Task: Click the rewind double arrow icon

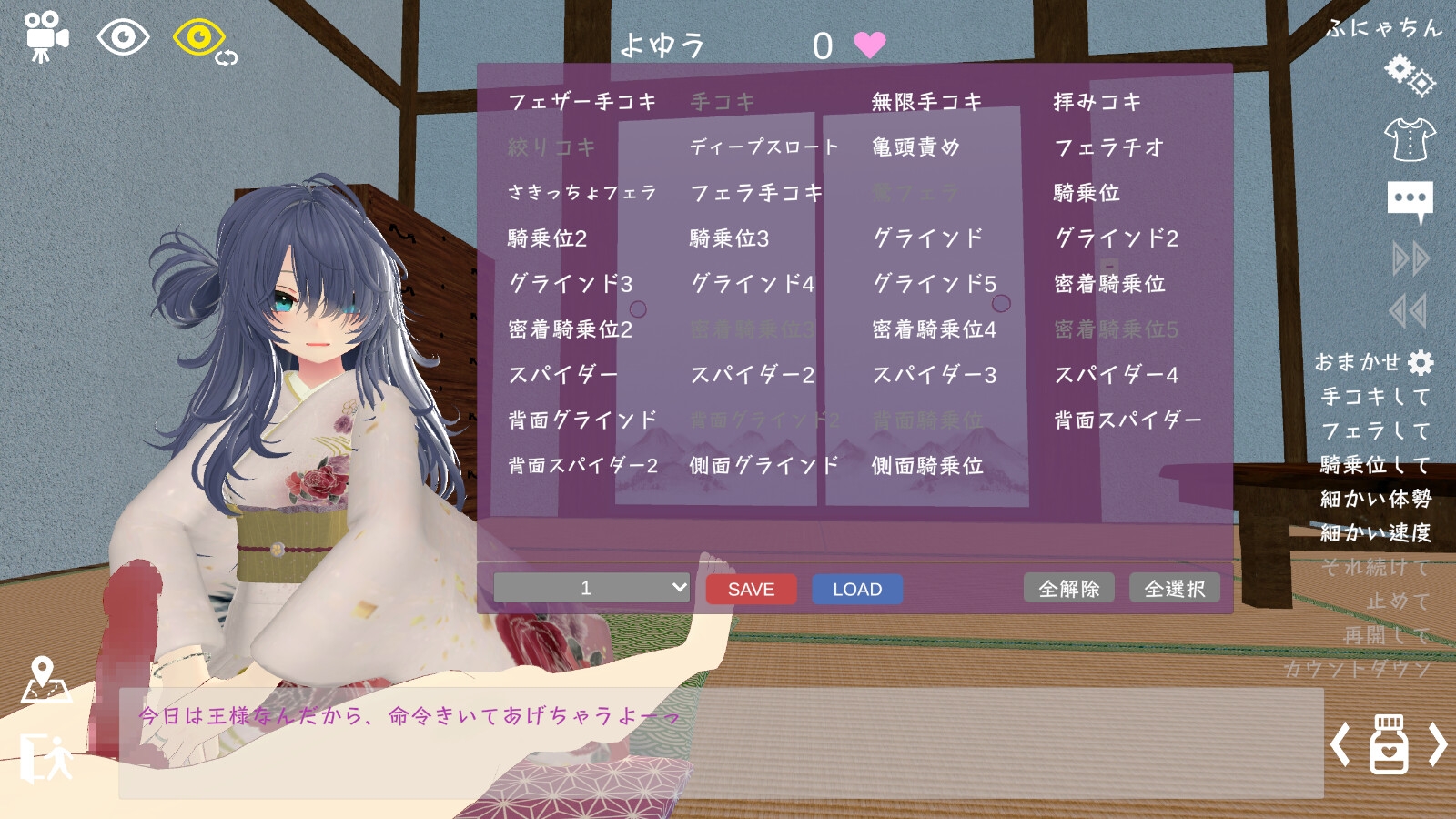Action: click(x=1406, y=309)
